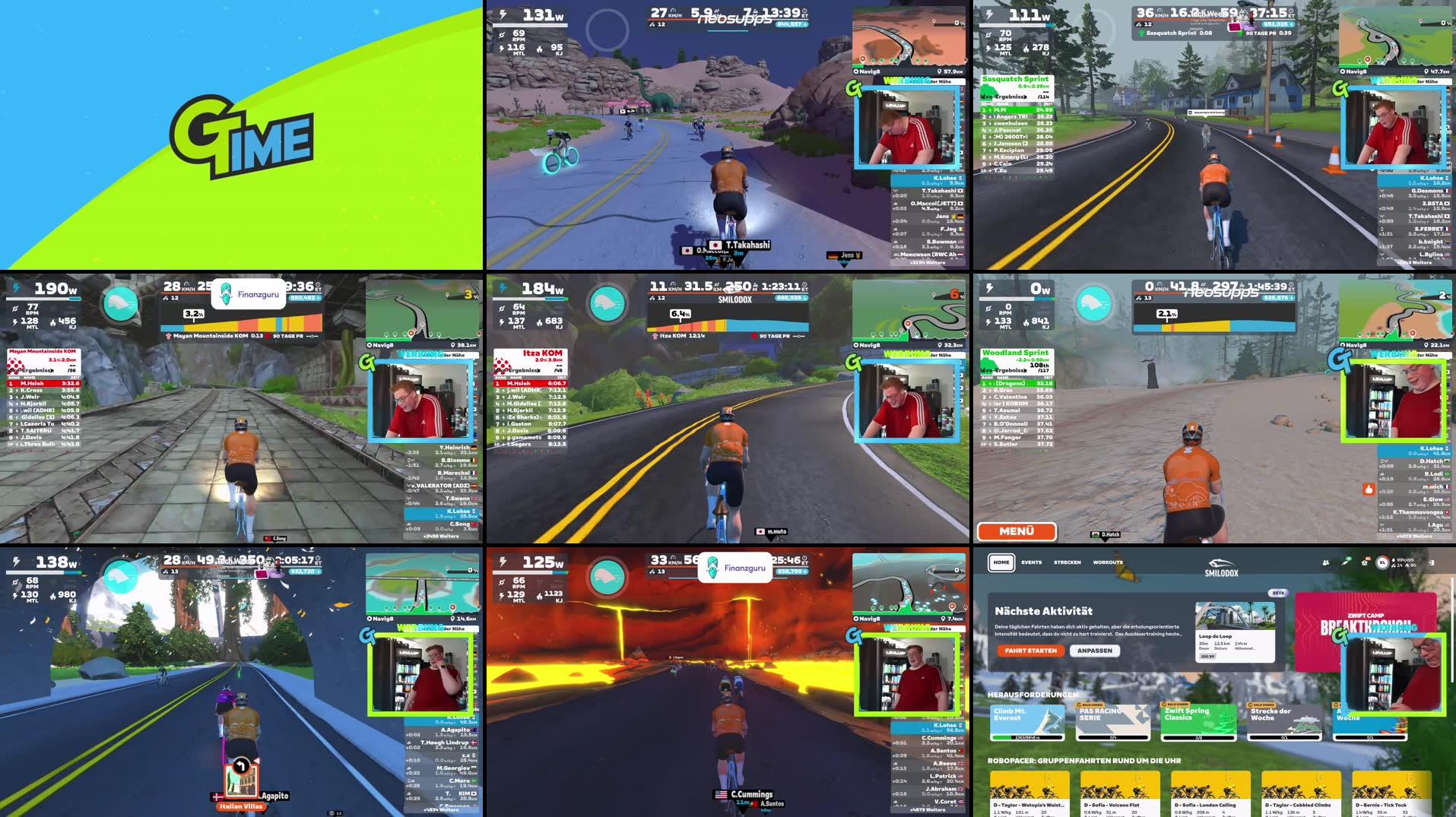1456x817 pixels.
Task: Click the logout icon at the home screen's top right
Action: [1432, 562]
